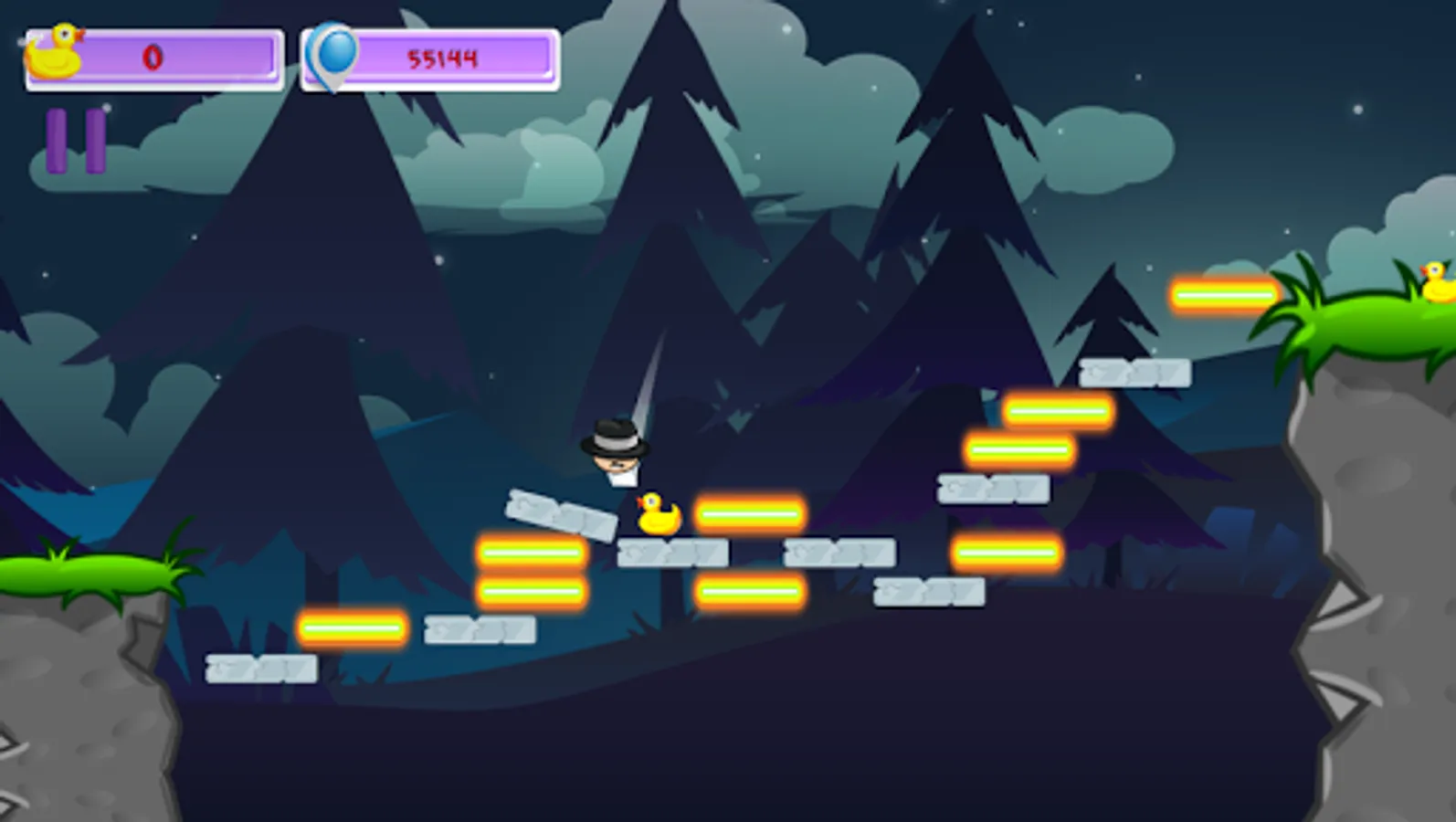Click the lowest glowing platform on the bottom left
The image size is (1456, 822).
[x=352, y=627]
